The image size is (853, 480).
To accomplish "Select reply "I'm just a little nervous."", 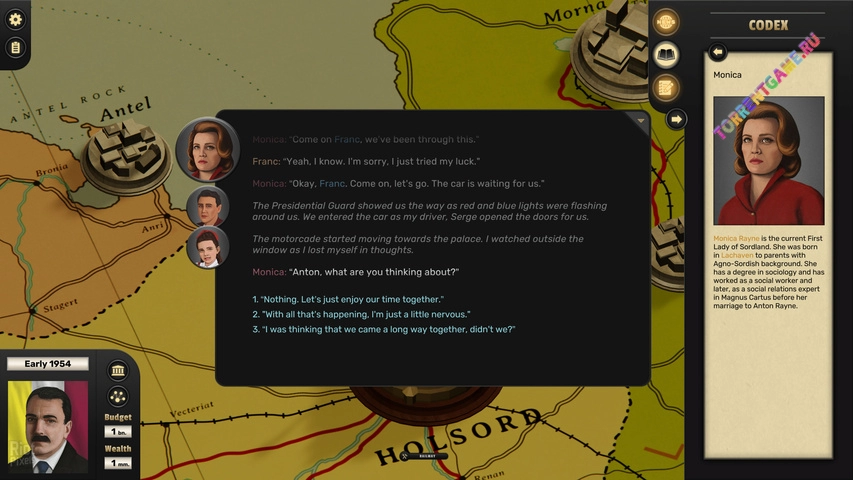I will point(364,314).
